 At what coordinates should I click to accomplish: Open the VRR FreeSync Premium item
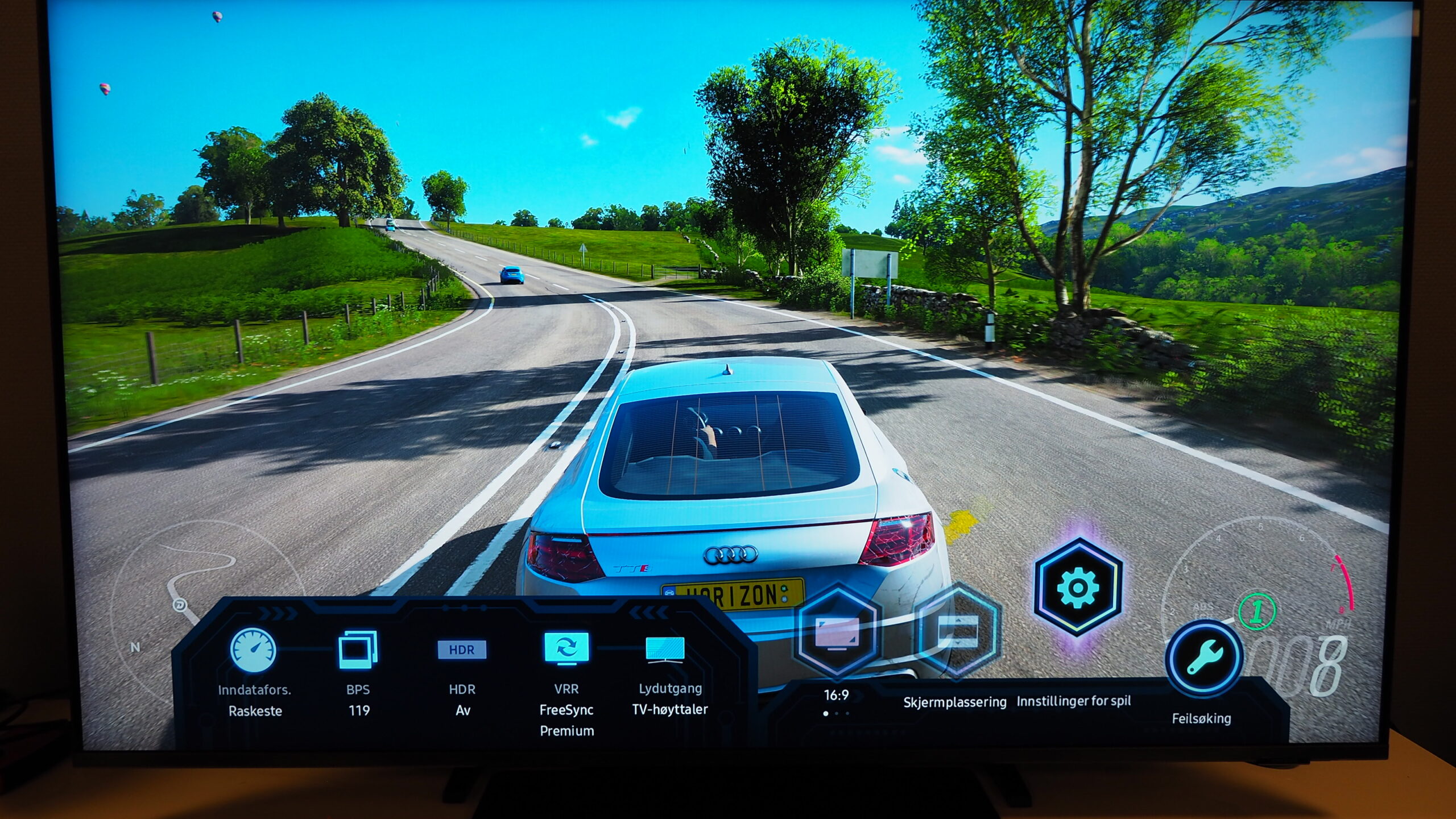coord(566,649)
